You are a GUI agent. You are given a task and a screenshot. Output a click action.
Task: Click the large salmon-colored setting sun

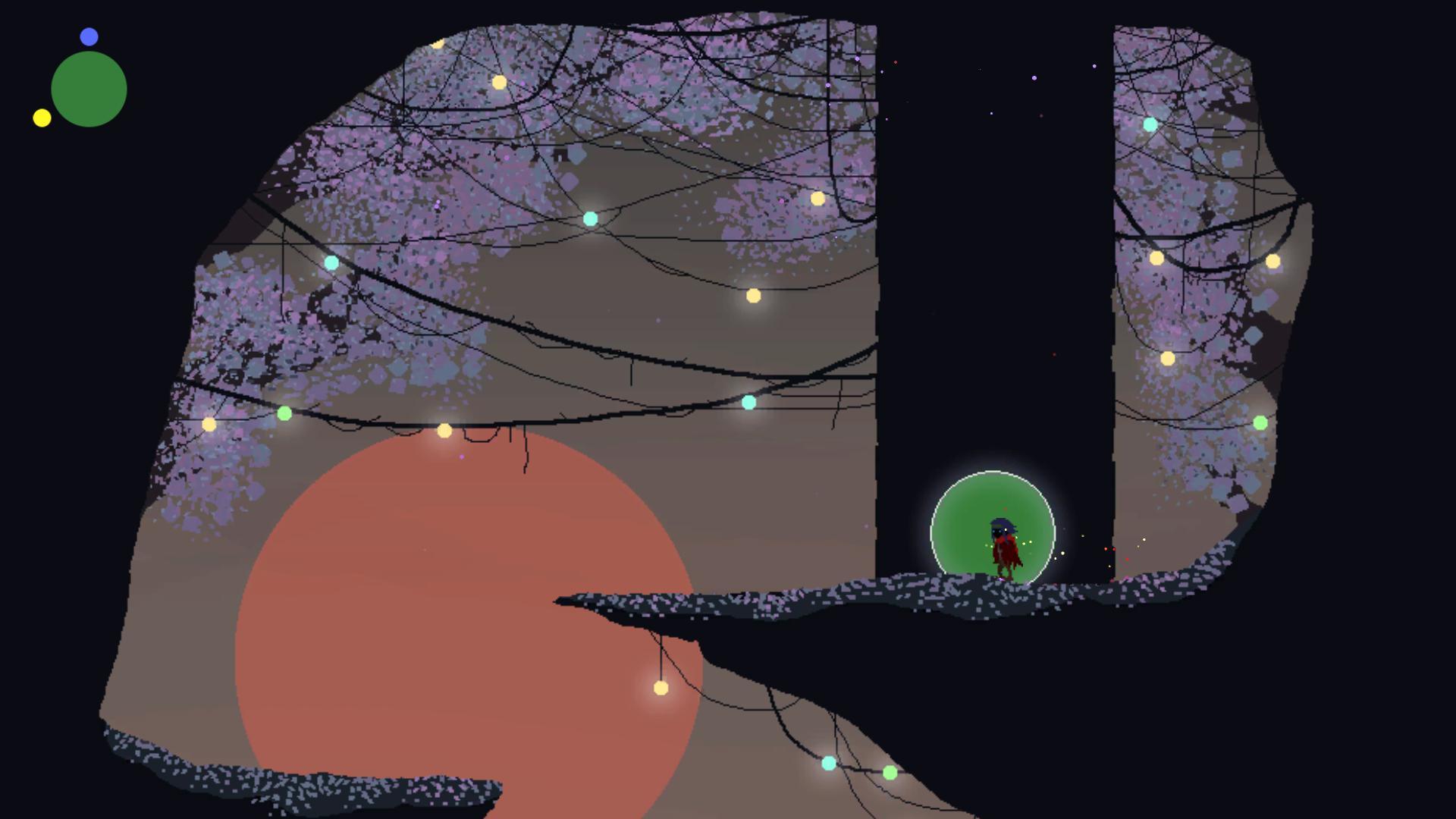point(470,629)
